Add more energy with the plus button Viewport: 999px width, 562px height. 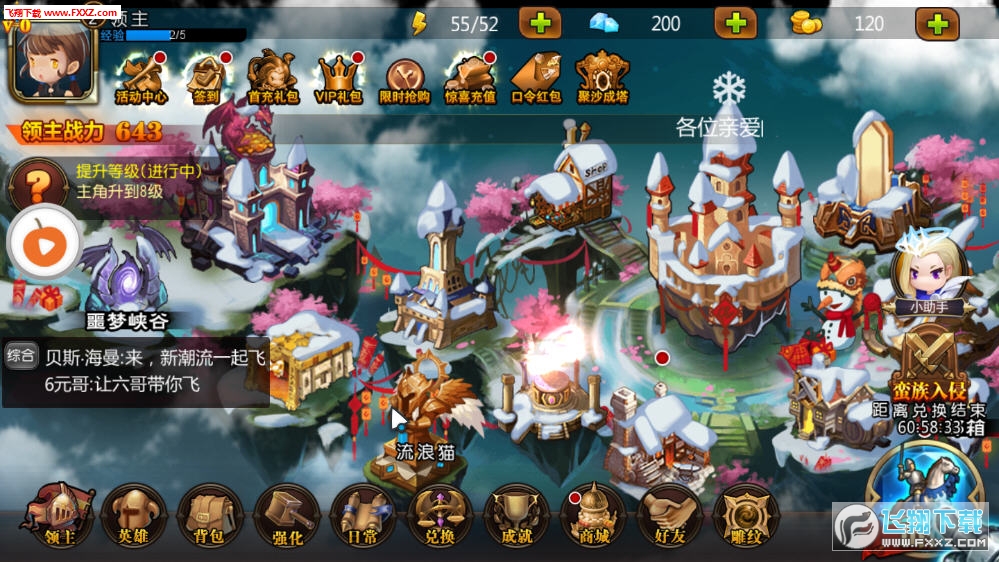[x=540, y=24]
